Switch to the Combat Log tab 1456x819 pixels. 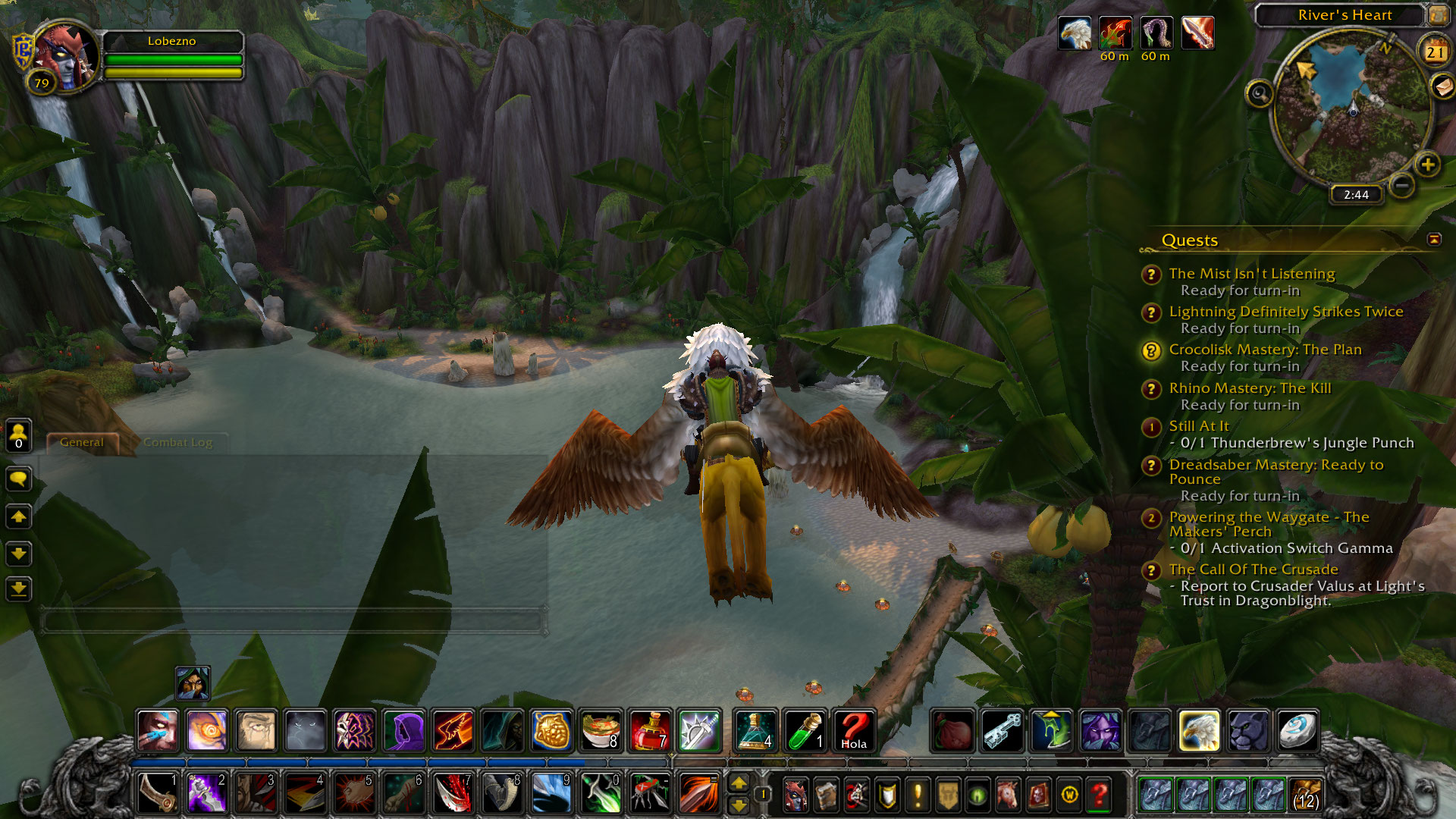[177, 442]
